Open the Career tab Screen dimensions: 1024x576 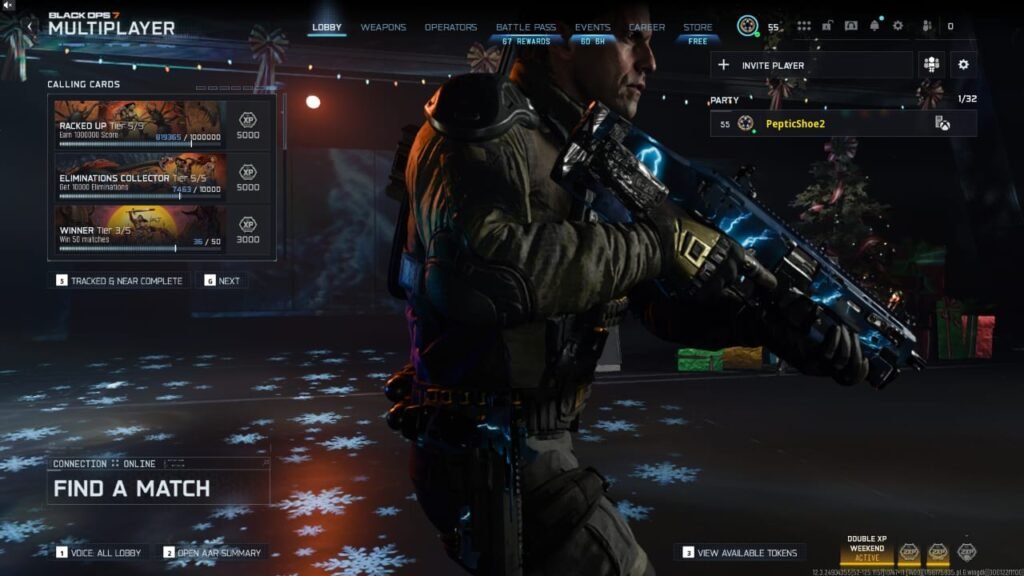(647, 27)
